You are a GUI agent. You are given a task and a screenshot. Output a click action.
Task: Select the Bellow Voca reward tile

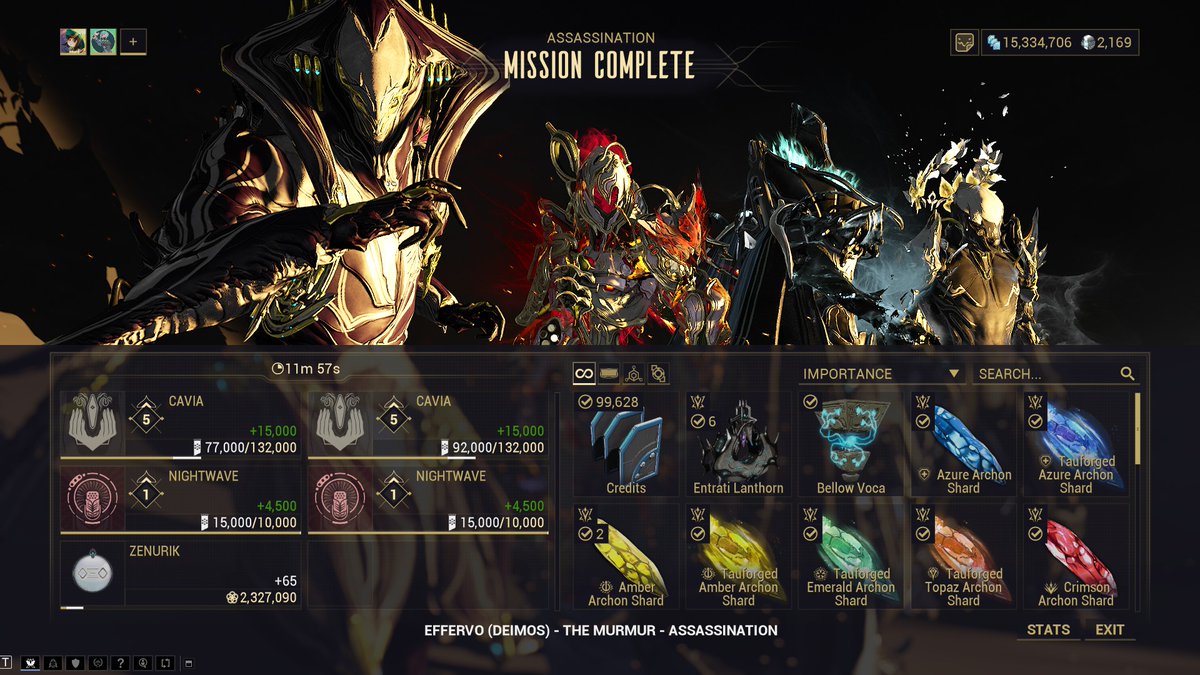(x=851, y=445)
